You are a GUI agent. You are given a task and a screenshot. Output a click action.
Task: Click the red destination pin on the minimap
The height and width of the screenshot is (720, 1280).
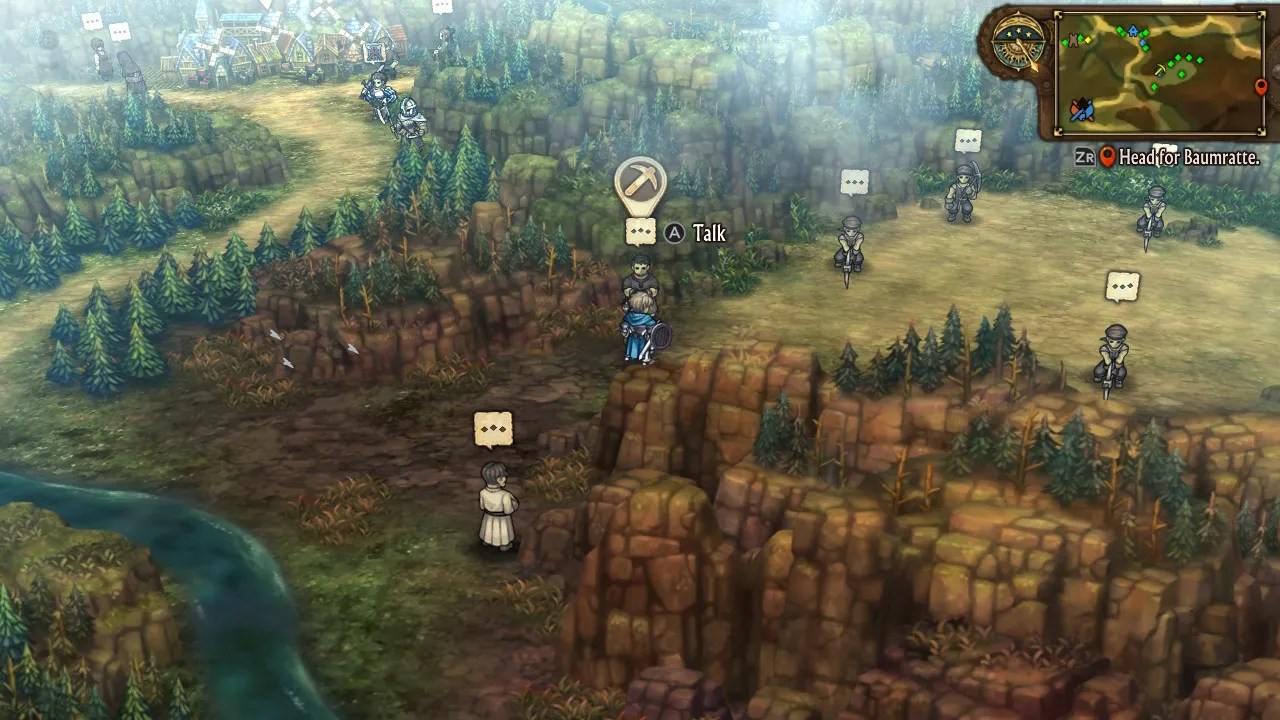[x=1261, y=87]
